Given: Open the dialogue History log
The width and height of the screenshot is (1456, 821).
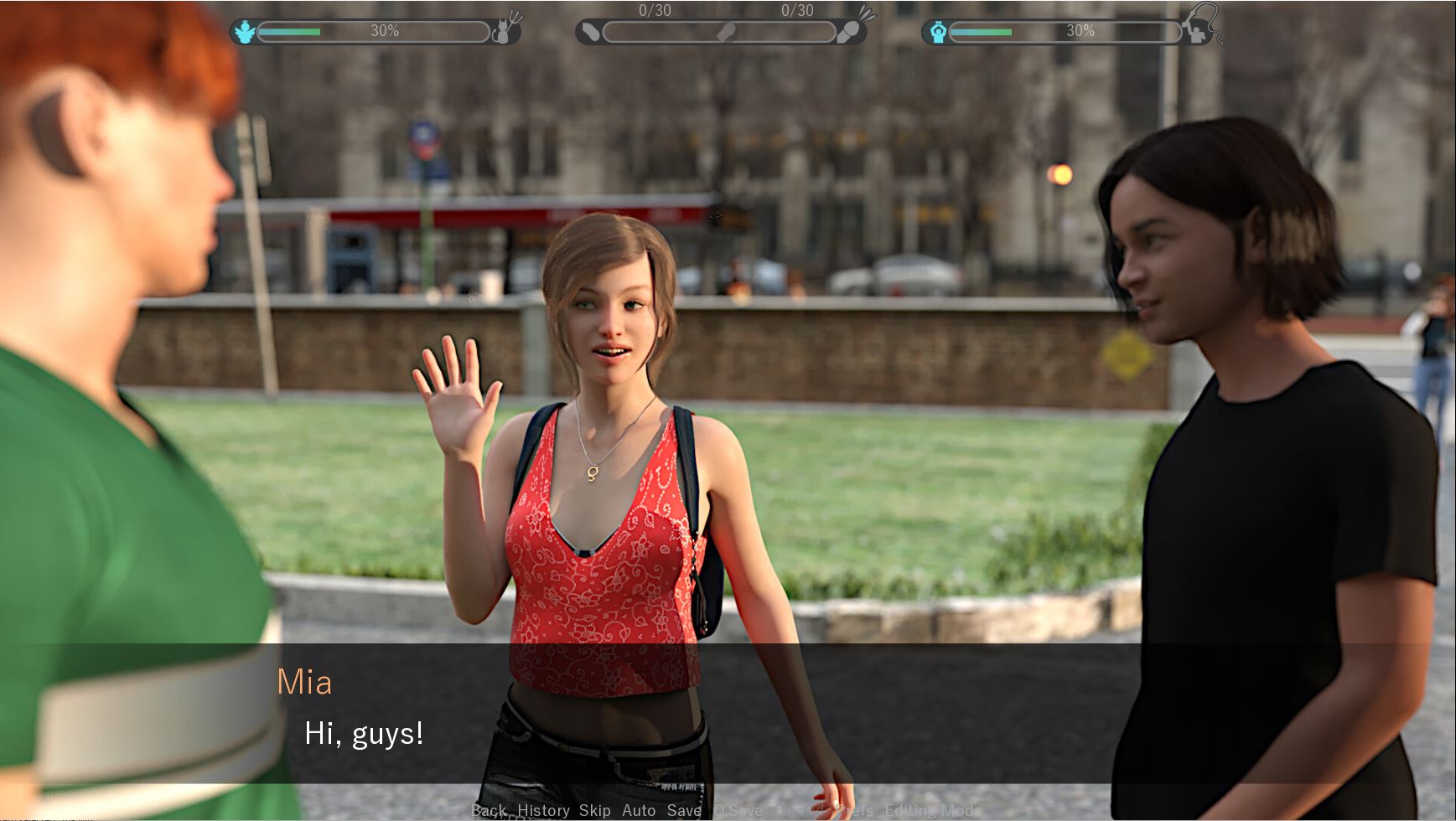Looking at the screenshot, I should [543, 810].
